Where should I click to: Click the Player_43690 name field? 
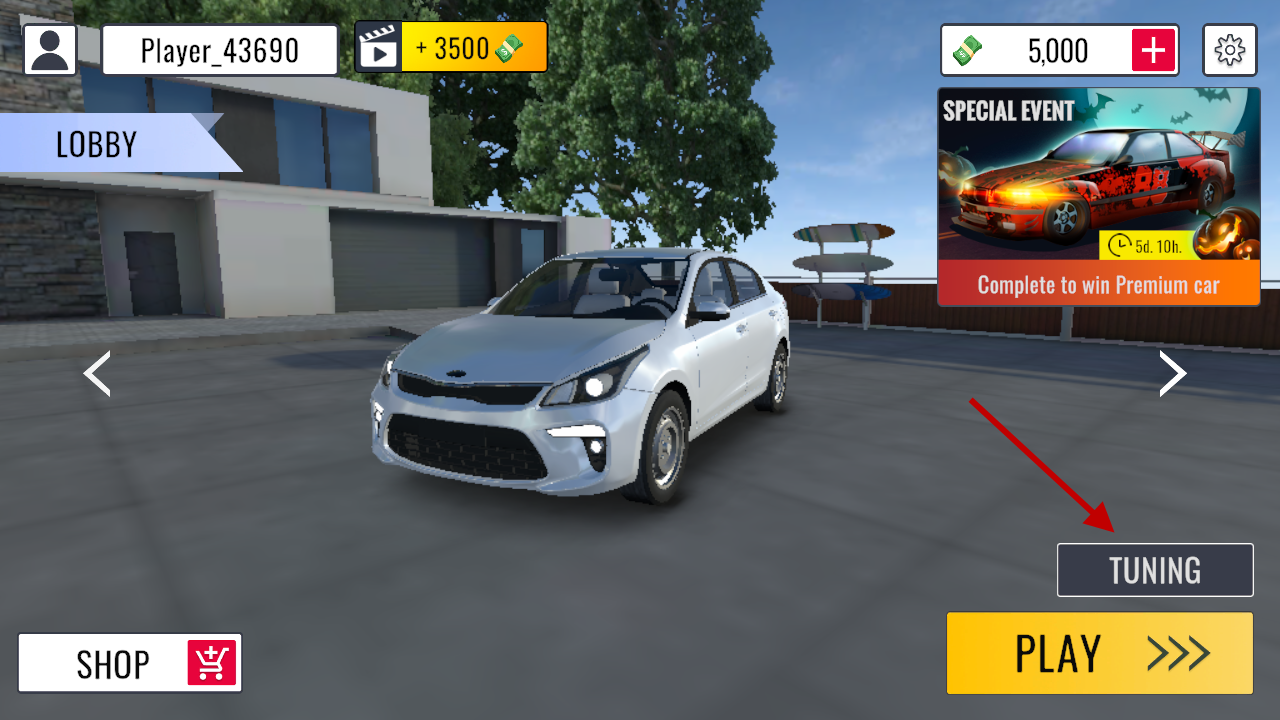coord(220,50)
